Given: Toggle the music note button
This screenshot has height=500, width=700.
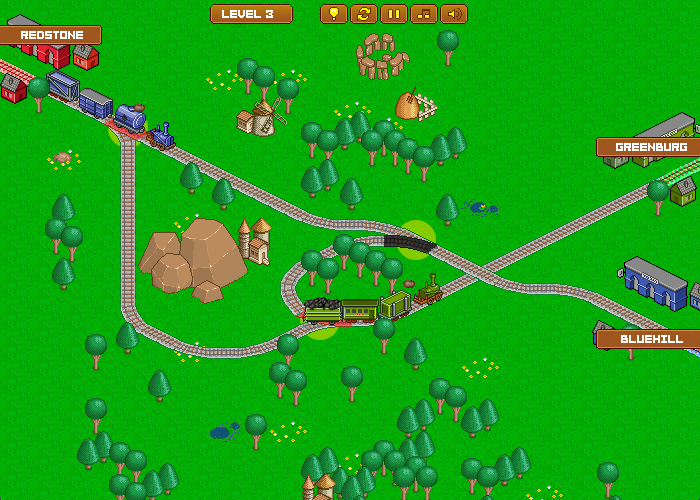Looking at the screenshot, I should 424,14.
